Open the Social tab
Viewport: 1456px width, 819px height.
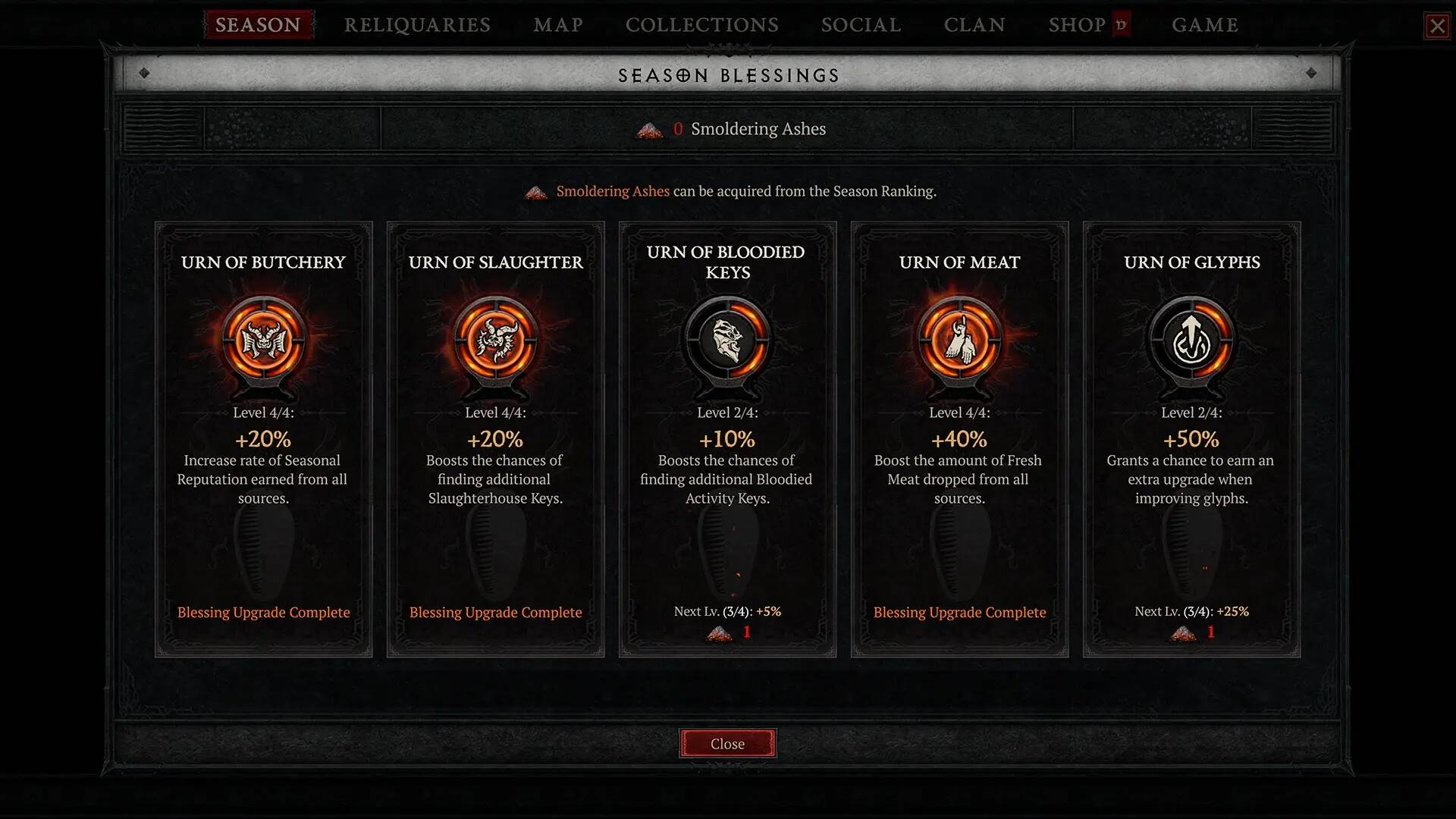(861, 25)
